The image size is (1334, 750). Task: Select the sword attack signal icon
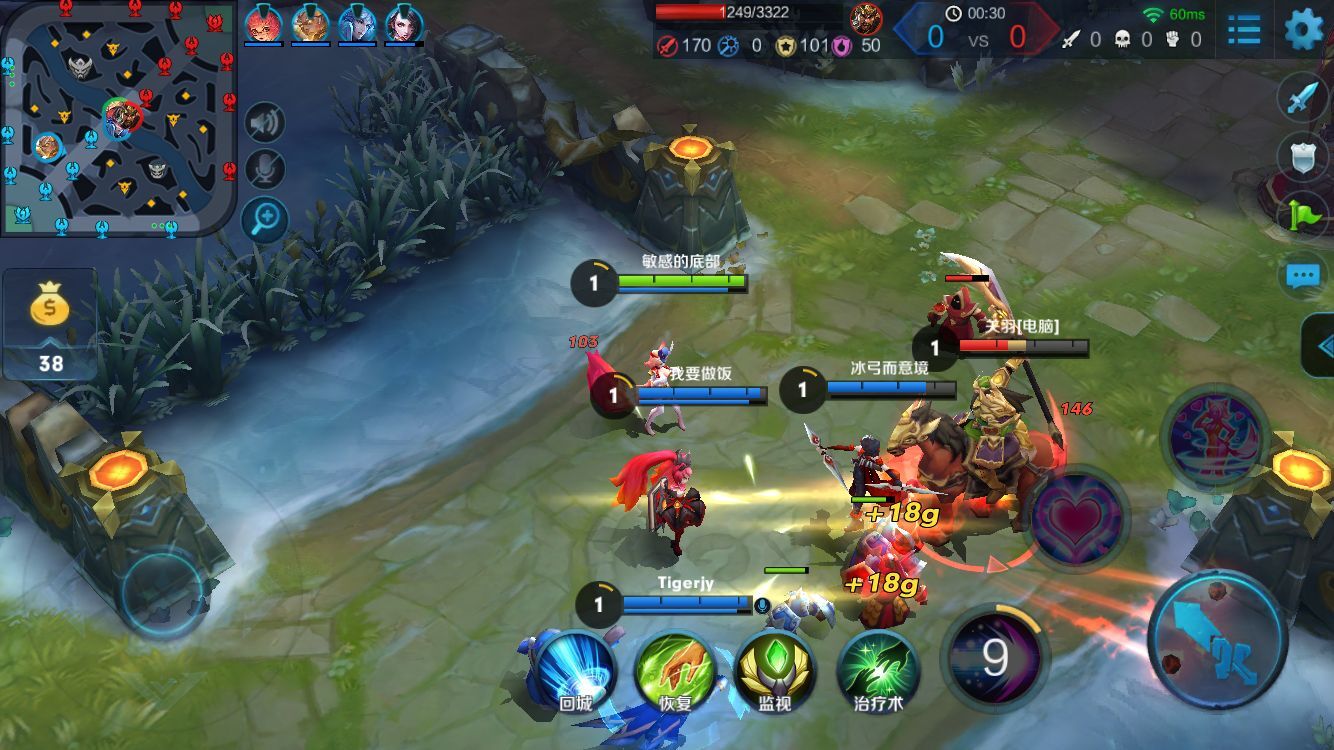click(x=1303, y=97)
